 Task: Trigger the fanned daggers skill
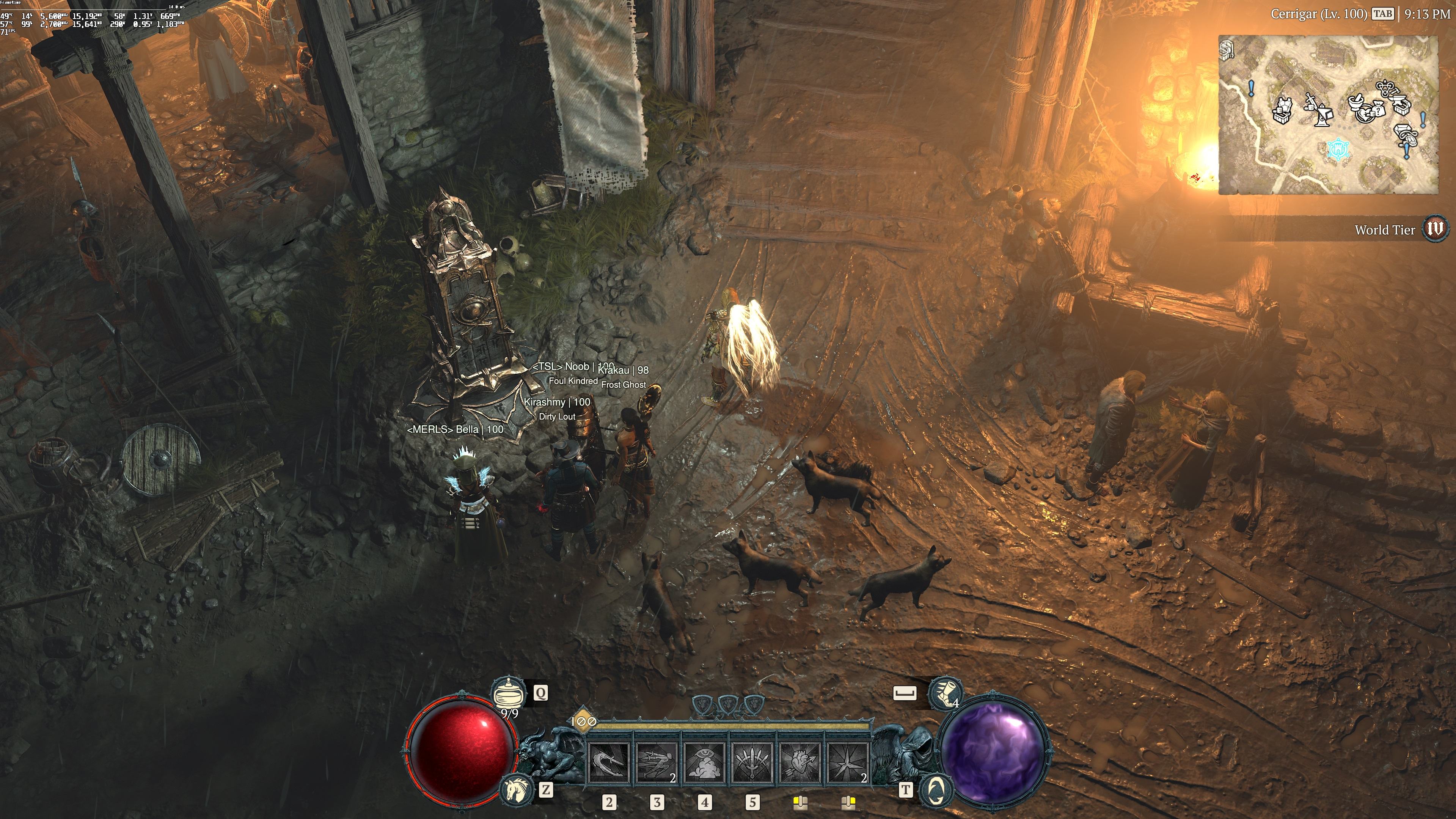click(752, 763)
